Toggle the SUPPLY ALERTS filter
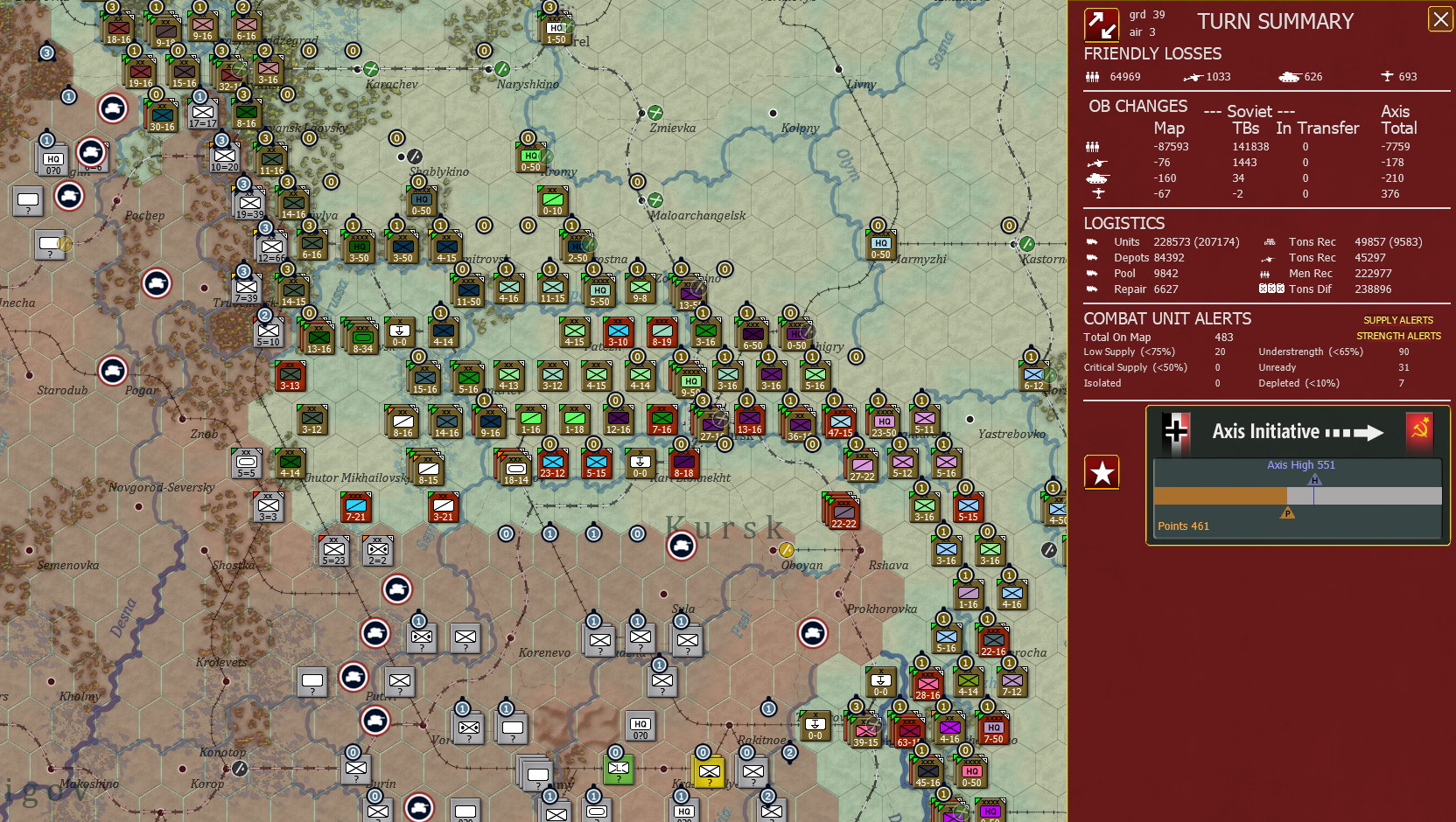1456x822 pixels. click(1400, 320)
